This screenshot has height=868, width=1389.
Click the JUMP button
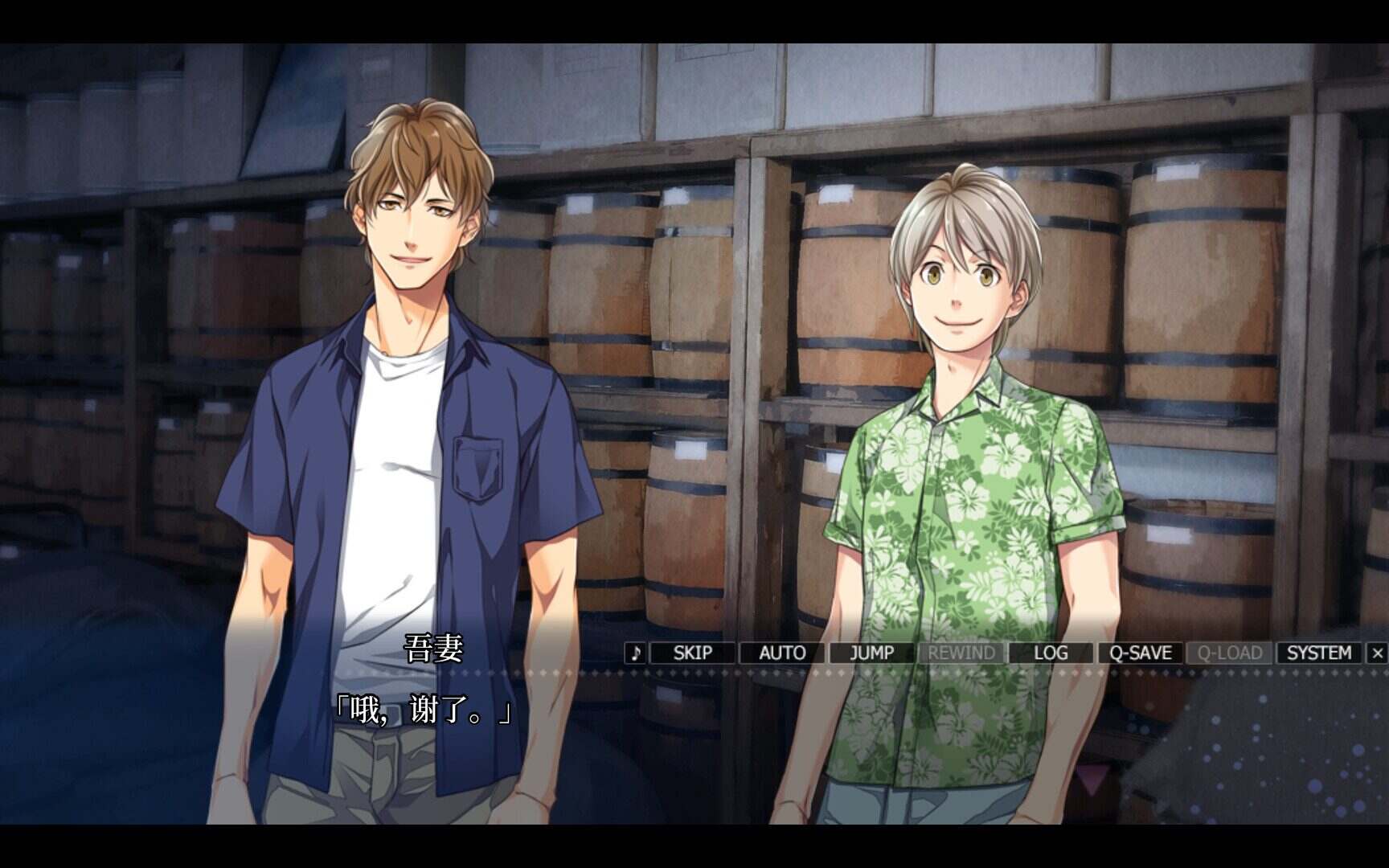pyautogui.click(x=872, y=653)
